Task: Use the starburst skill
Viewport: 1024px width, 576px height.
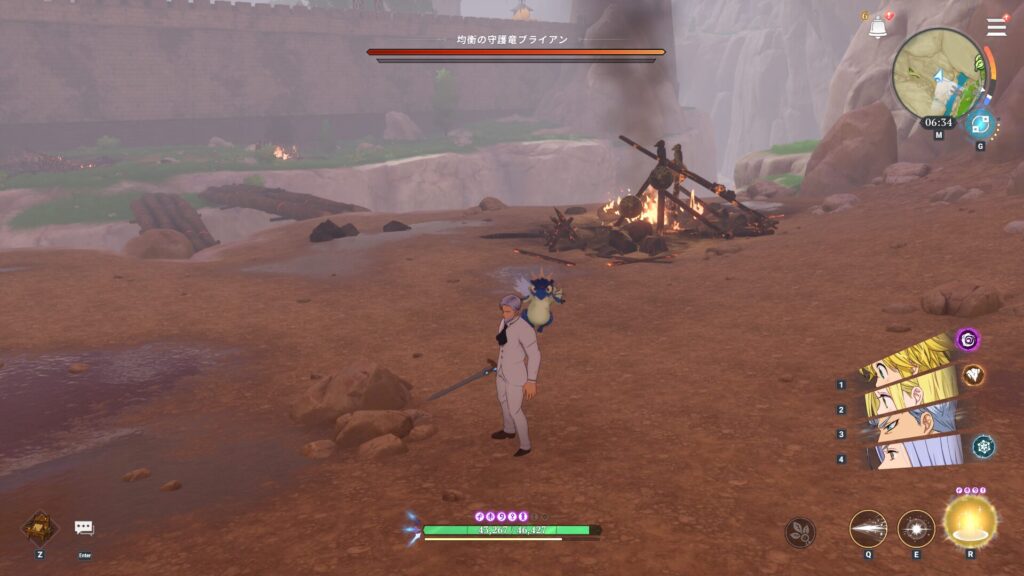Action: tap(916, 528)
